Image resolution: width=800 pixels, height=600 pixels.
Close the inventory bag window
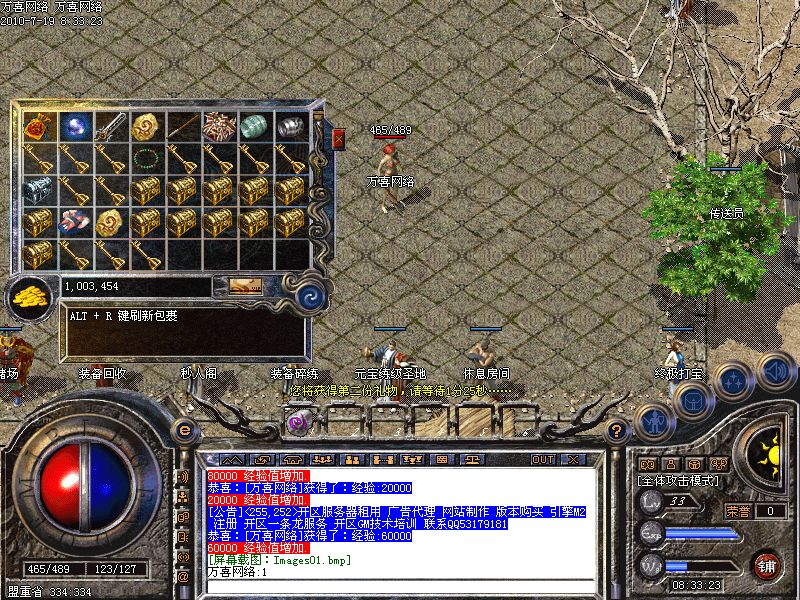(x=338, y=137)
